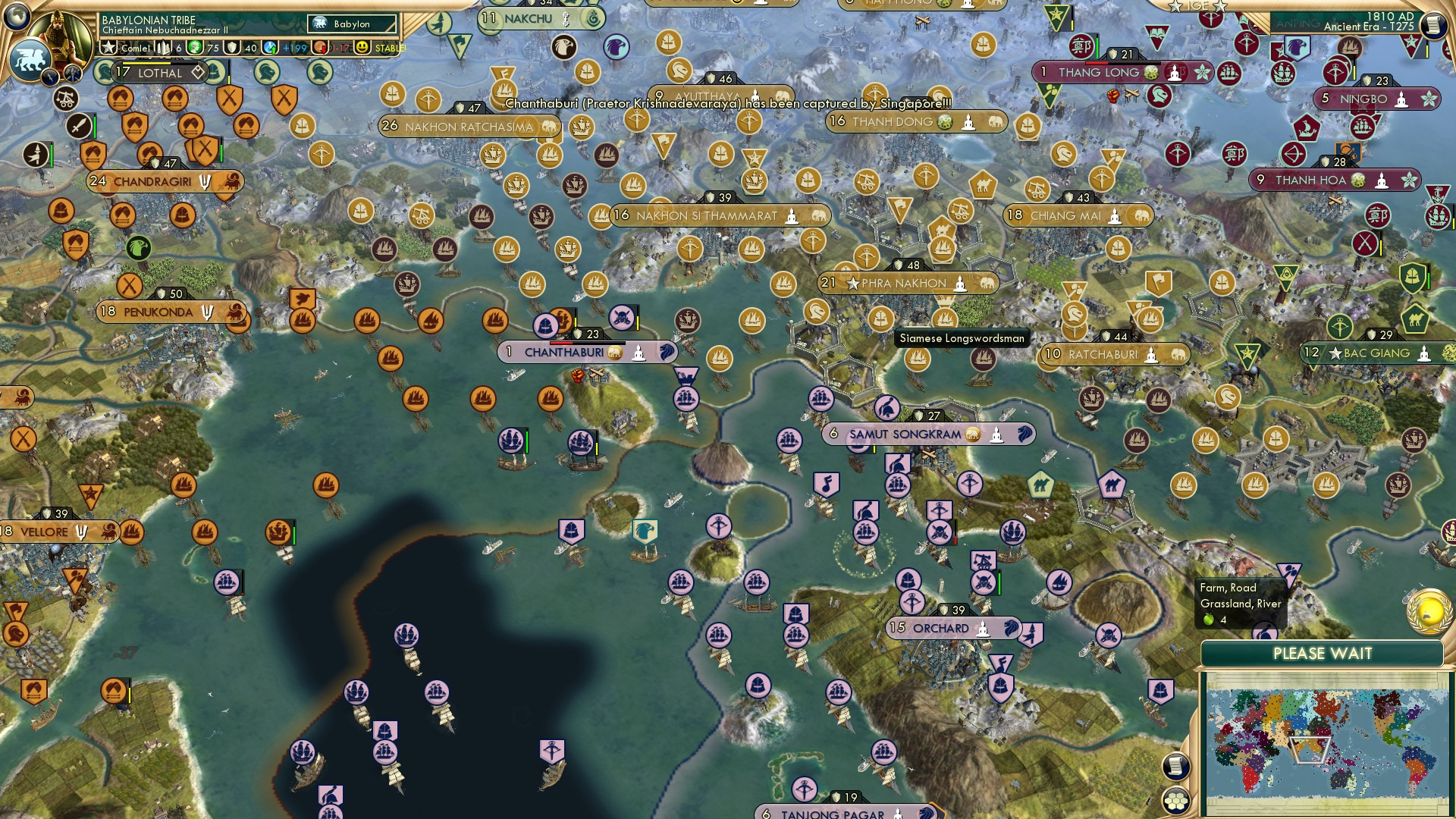Click the city count tower icon showing 6
1456x819 pixels.
(x=162, y=48)
